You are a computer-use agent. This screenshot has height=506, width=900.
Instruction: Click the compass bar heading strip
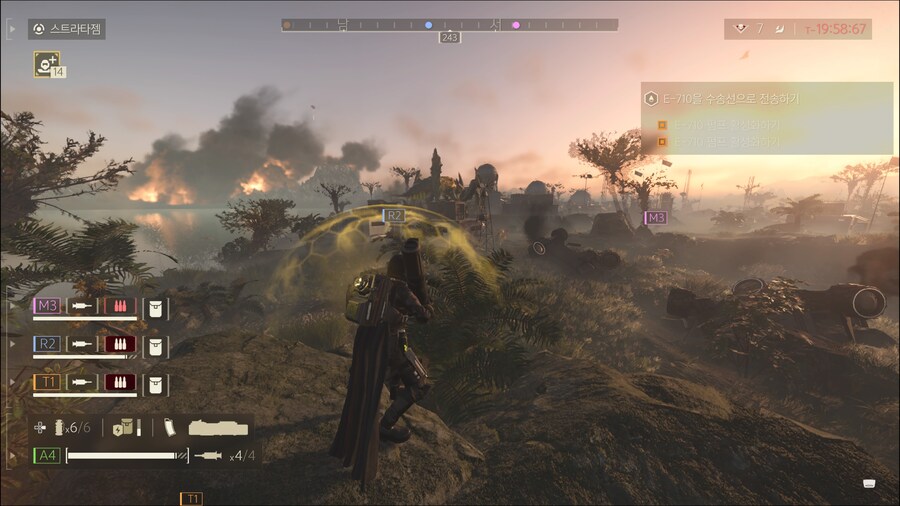point(449,24)
